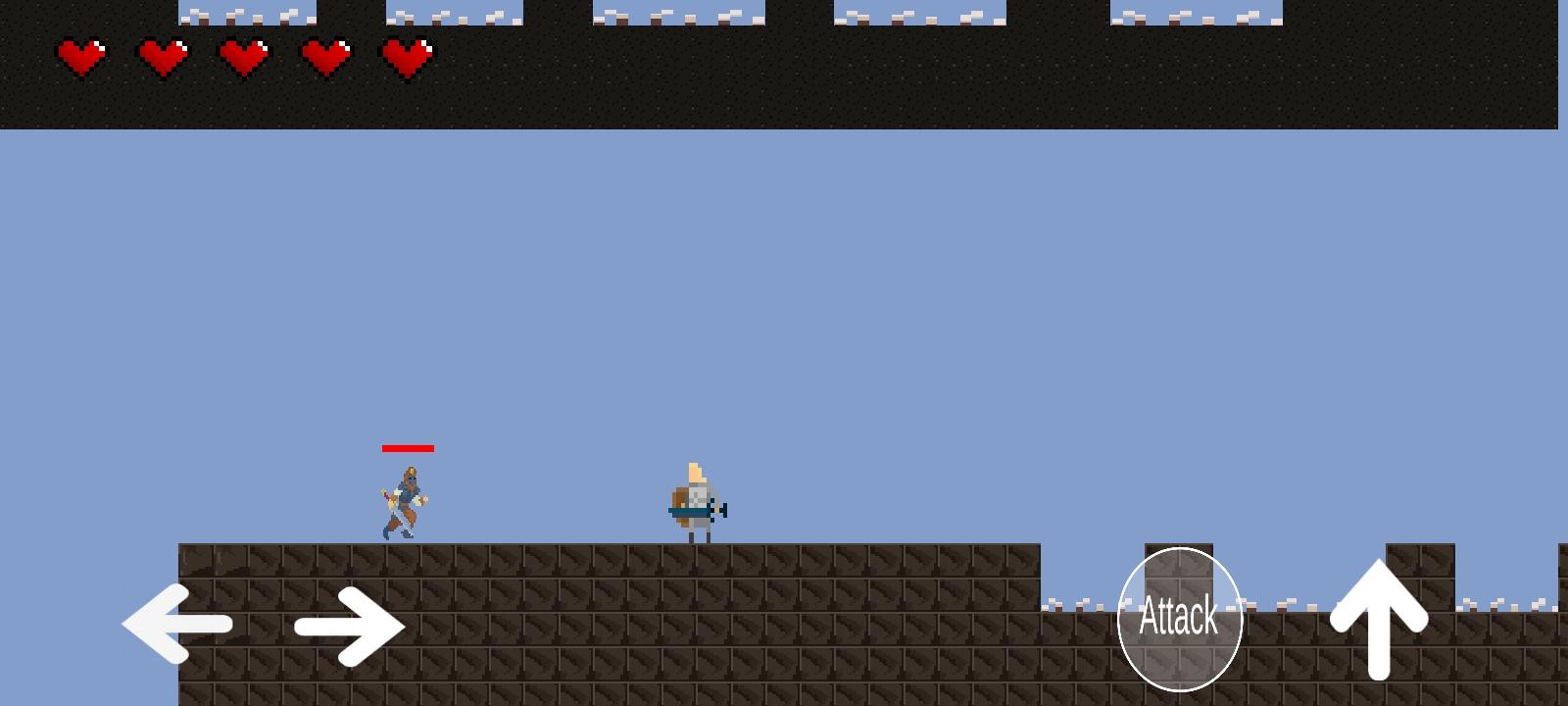Tap the right movement arrow
The height and width of the screenshot is (706, 1568).
[x=349, y=626]
